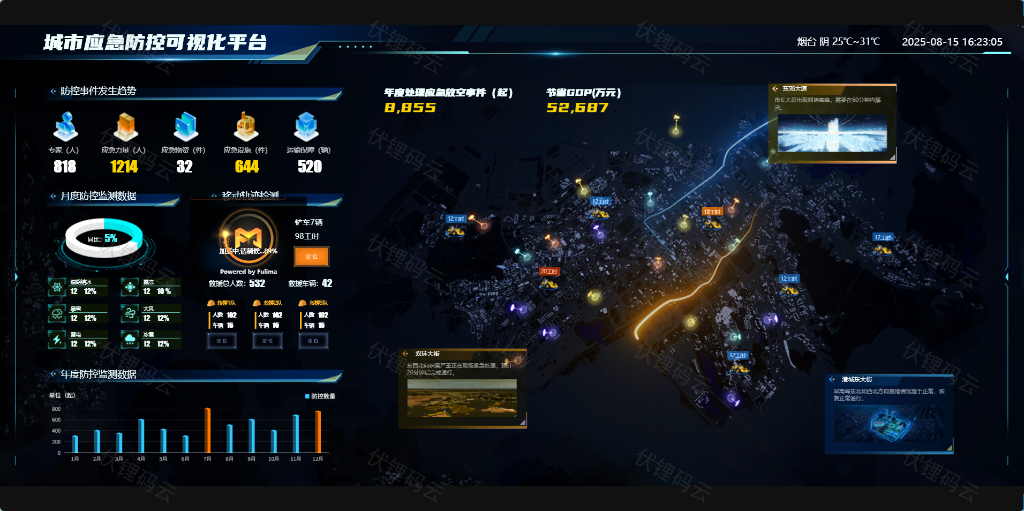Click the cyan donut chart ring
This screenshot has height=511, width=1024.
click(x=104, y=238)
